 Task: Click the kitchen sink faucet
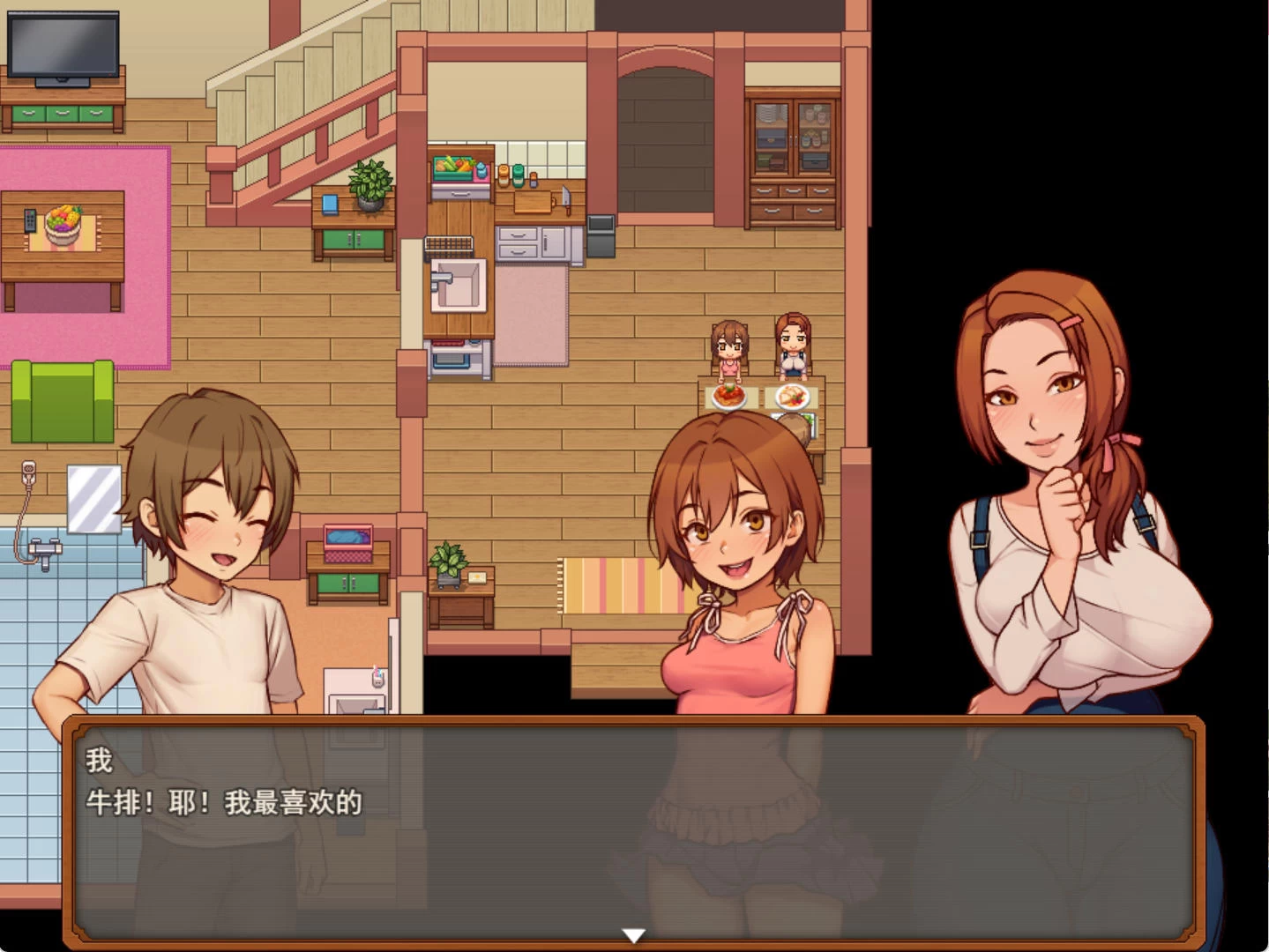point(441,278)
